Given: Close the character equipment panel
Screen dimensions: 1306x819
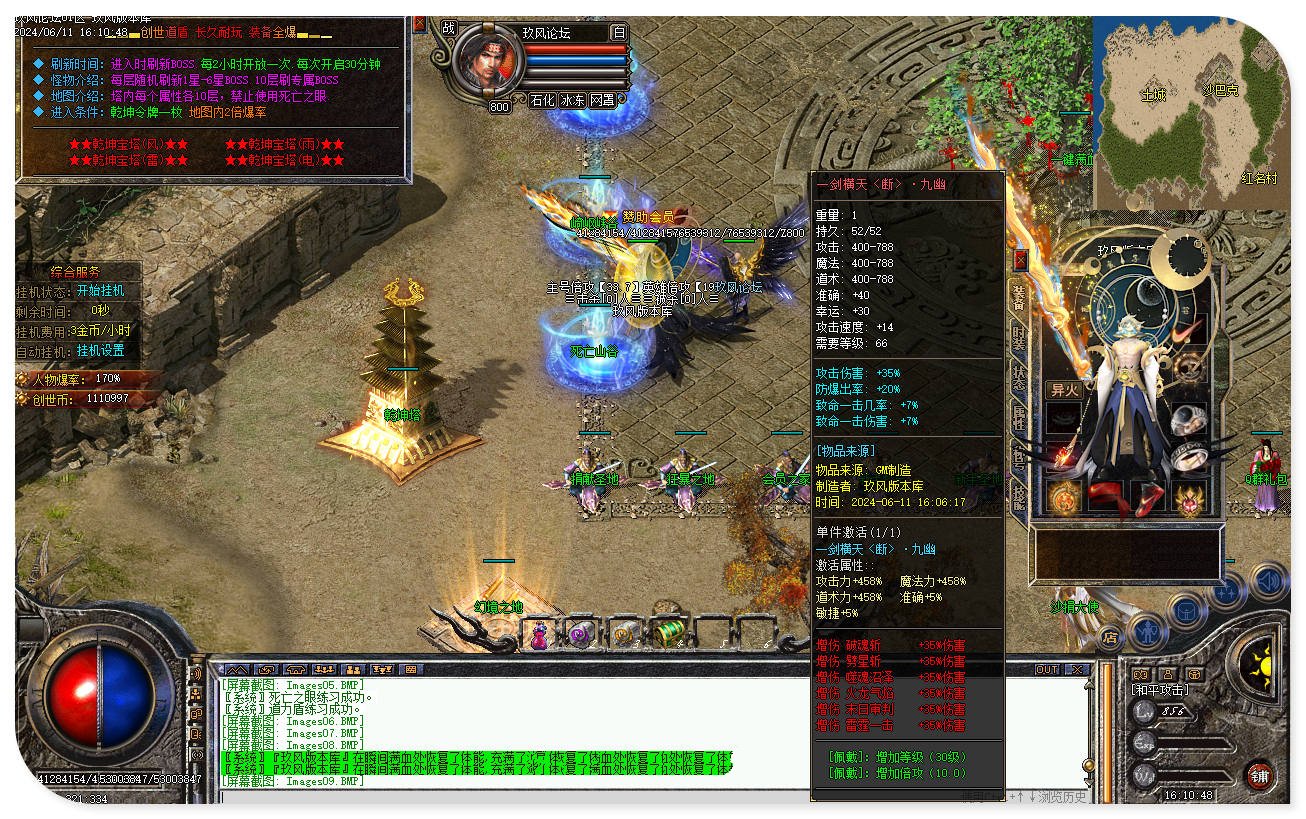Looking at the screenshot, I should (1020, 260).
